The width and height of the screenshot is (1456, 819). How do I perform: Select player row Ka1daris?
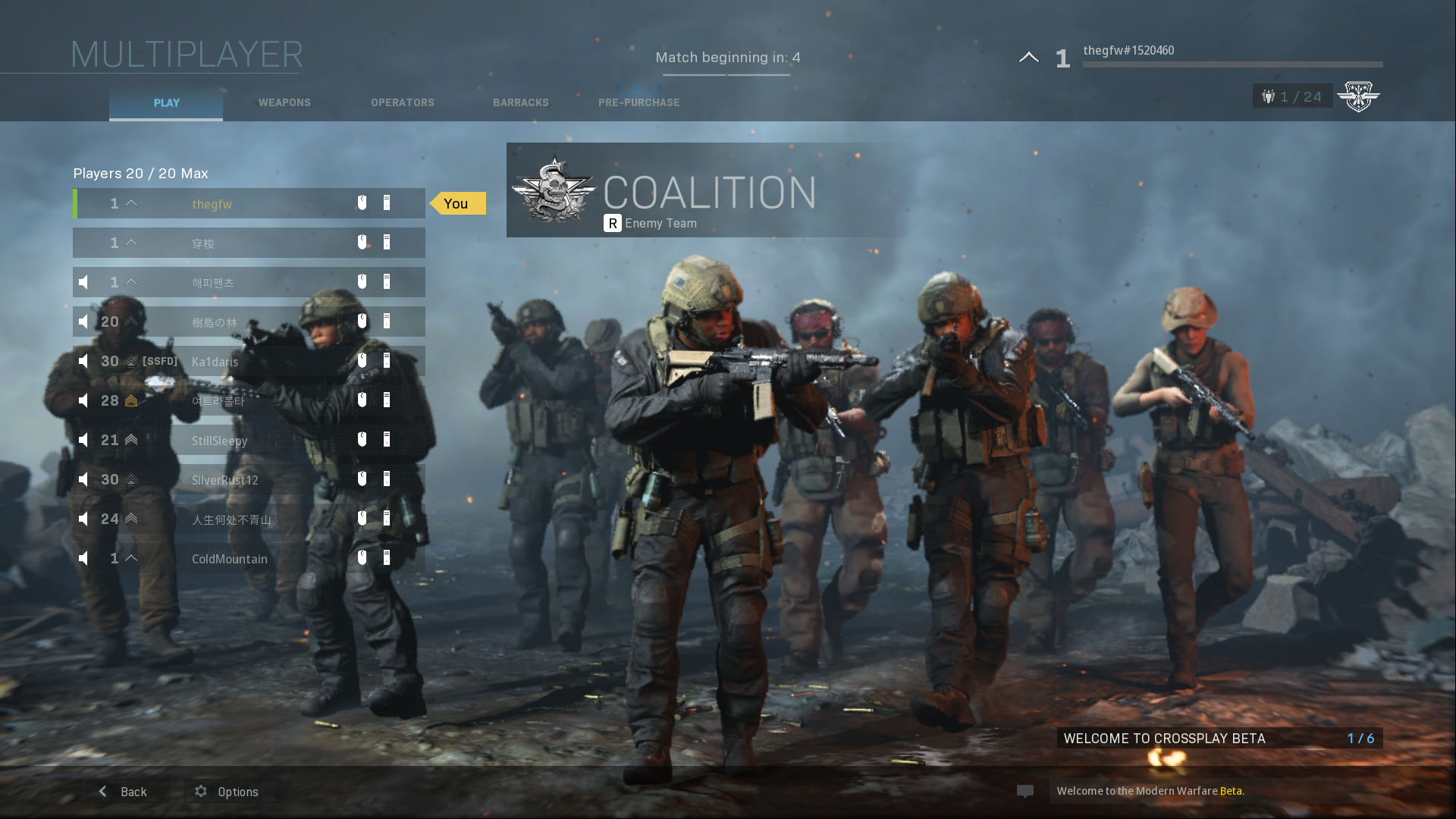point(249,362)
